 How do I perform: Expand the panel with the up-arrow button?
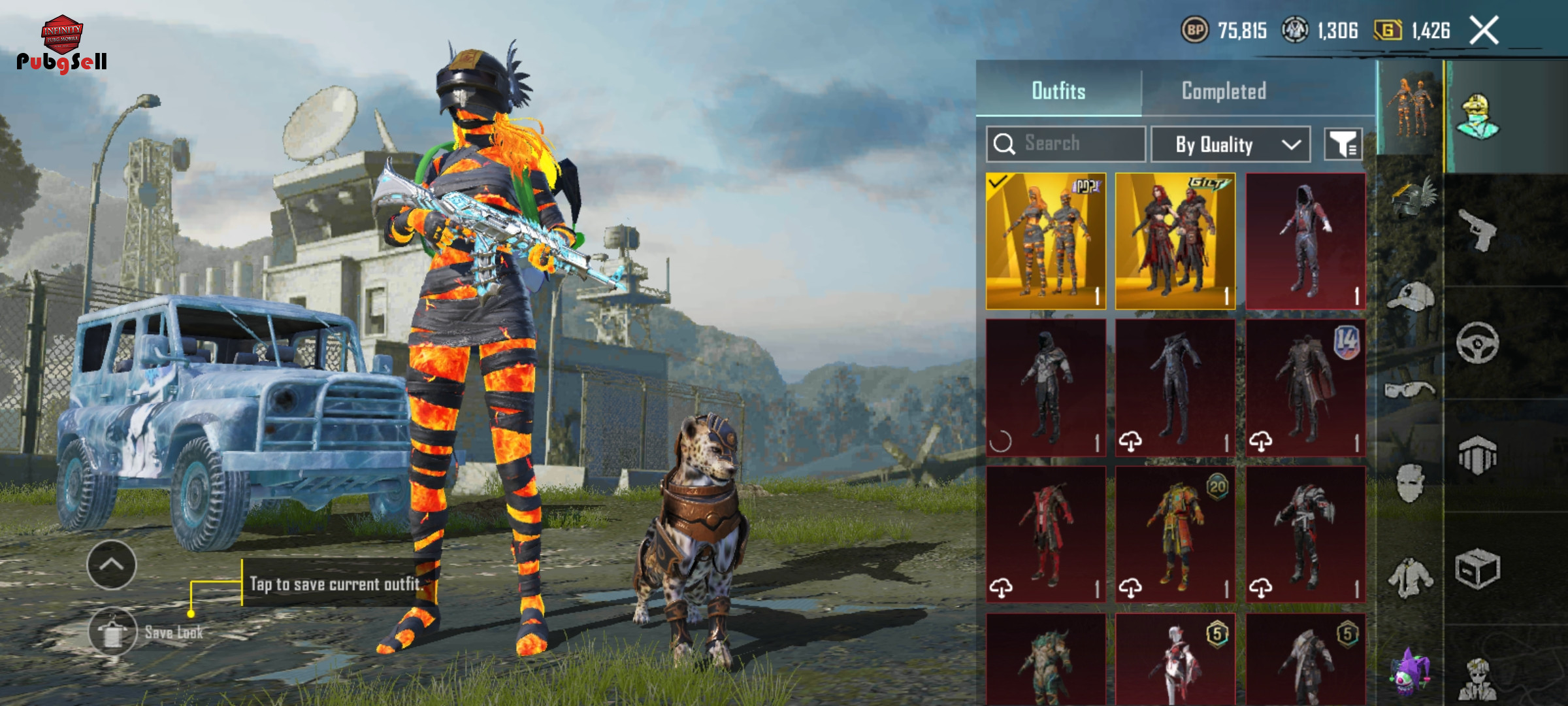coord(111,565)
